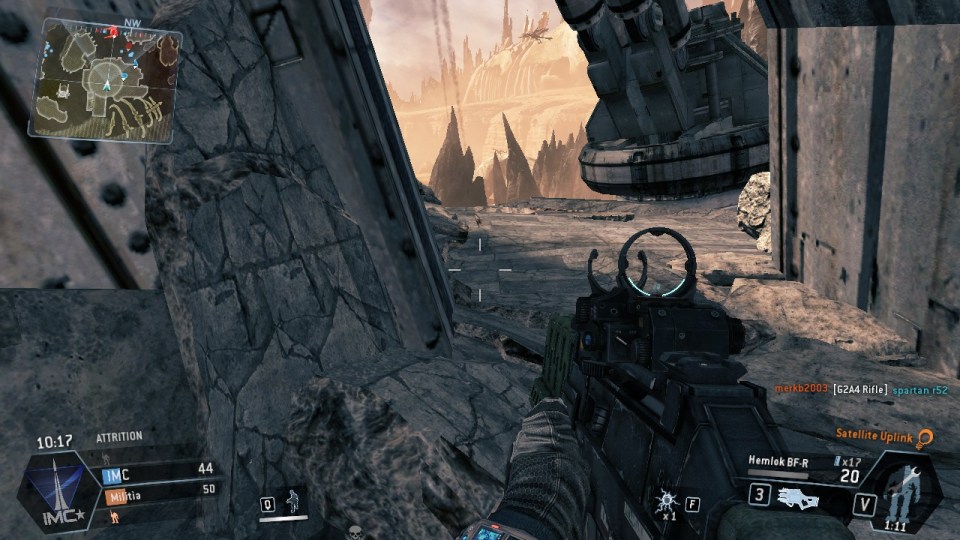Select the IMC faction emblem
Viewport: 960px width, 540px height.
pos(60,488)
